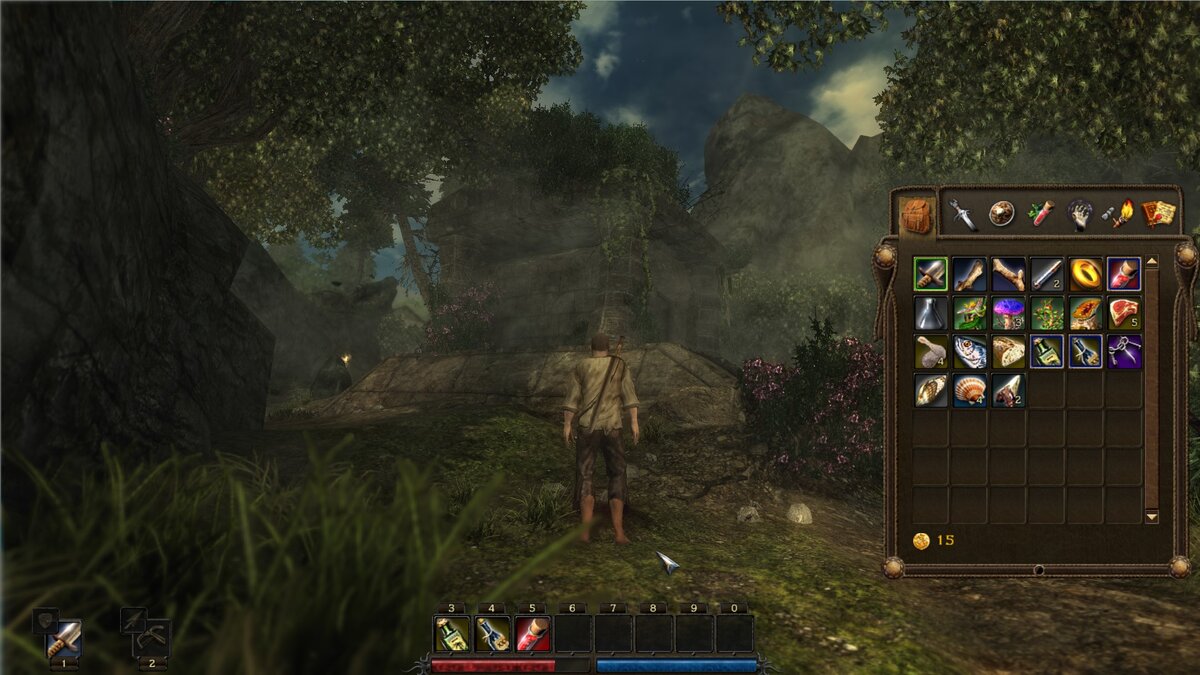Click the inventory scroll down arrow
The height and width of the screenshot is (675, 1200).
click(x=1152, y=517)
